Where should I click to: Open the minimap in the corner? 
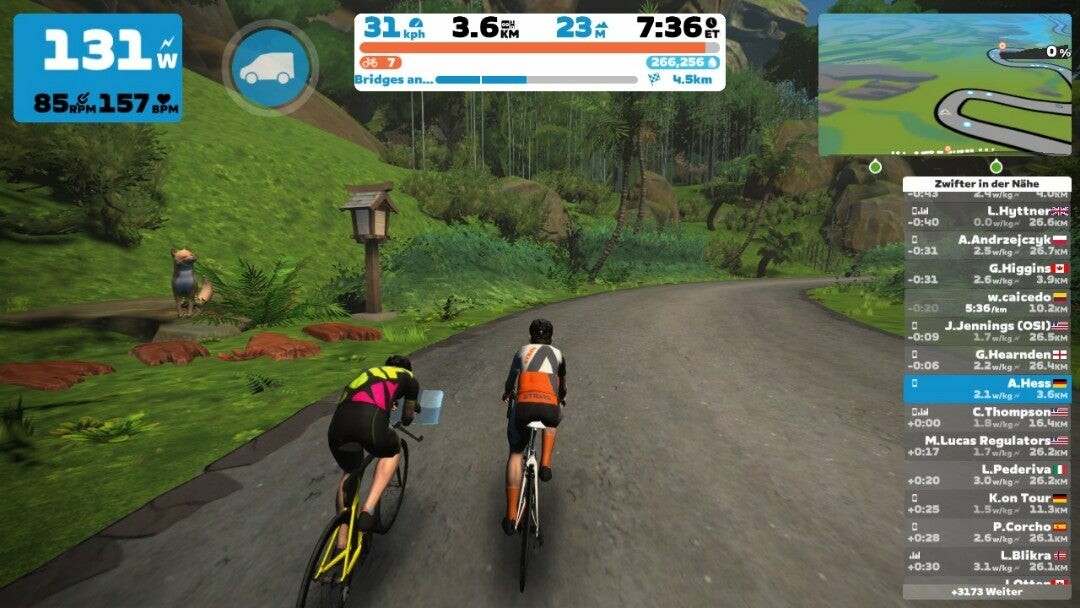click(944, 84)
